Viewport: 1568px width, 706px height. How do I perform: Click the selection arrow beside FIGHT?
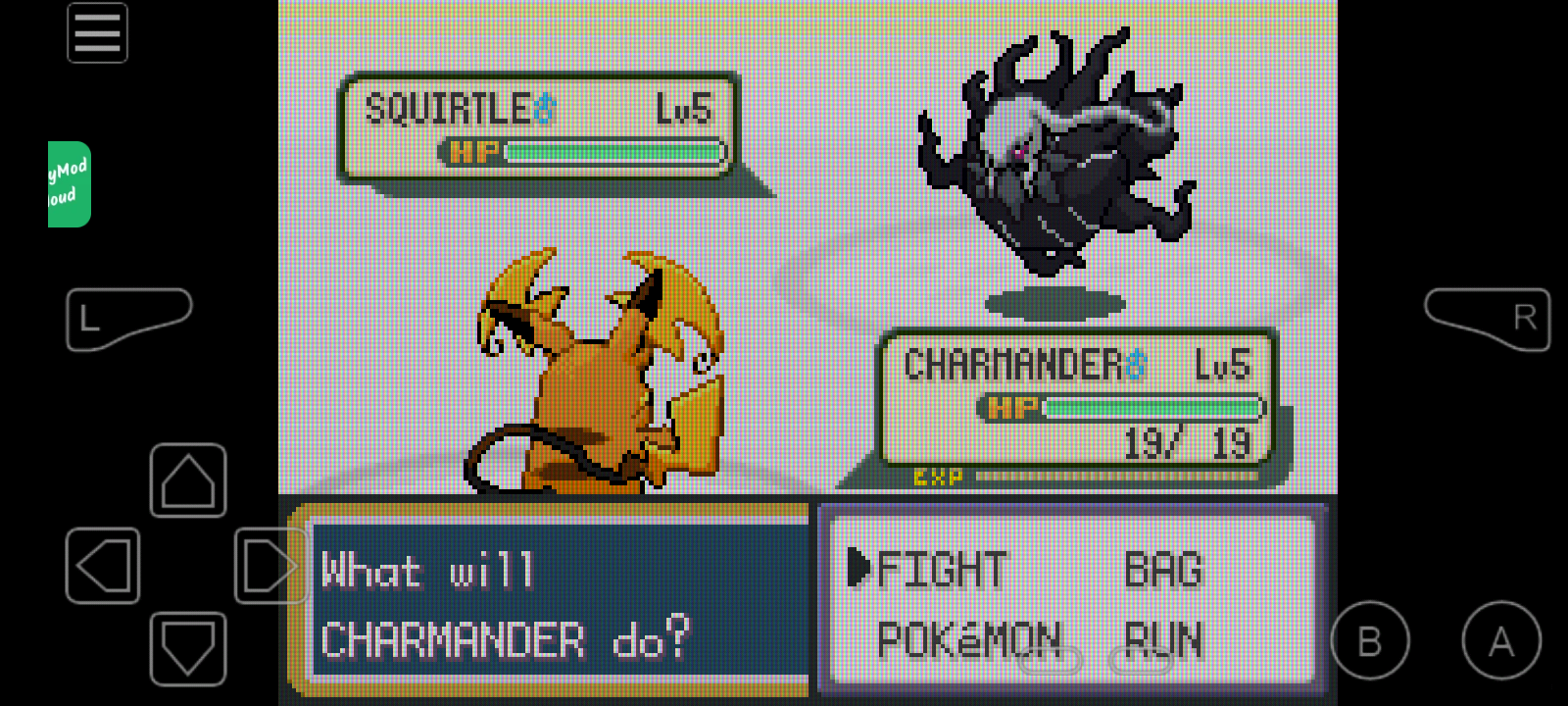(859, 569)
